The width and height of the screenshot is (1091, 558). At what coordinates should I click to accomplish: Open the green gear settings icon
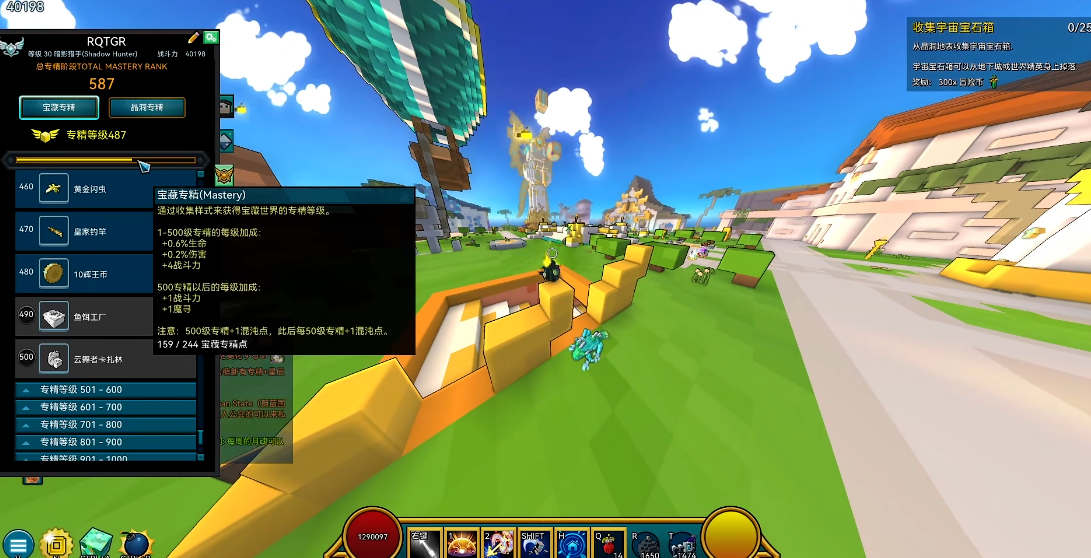click(211, 37)
